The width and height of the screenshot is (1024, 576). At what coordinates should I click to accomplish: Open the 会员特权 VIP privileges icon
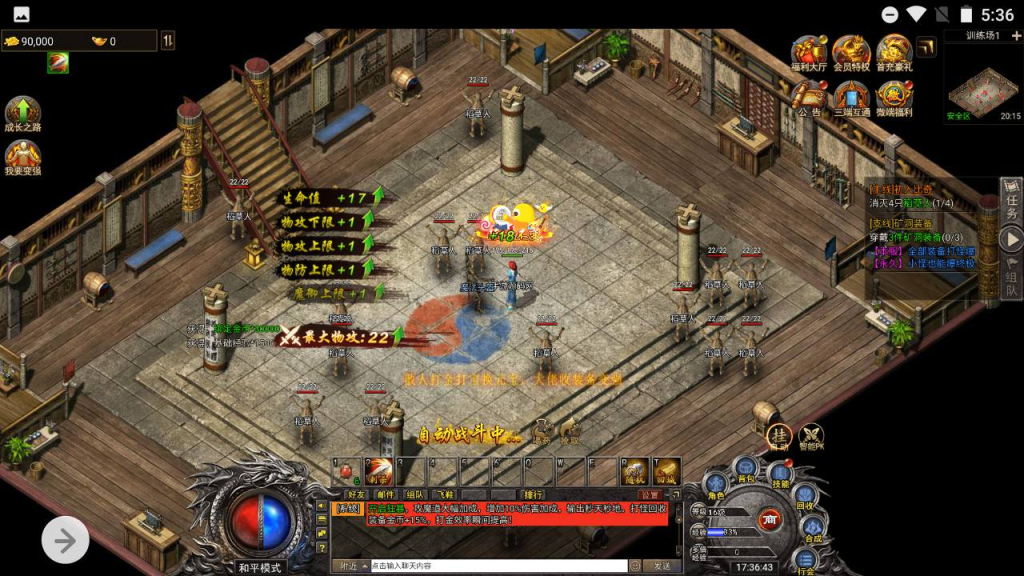851,52
